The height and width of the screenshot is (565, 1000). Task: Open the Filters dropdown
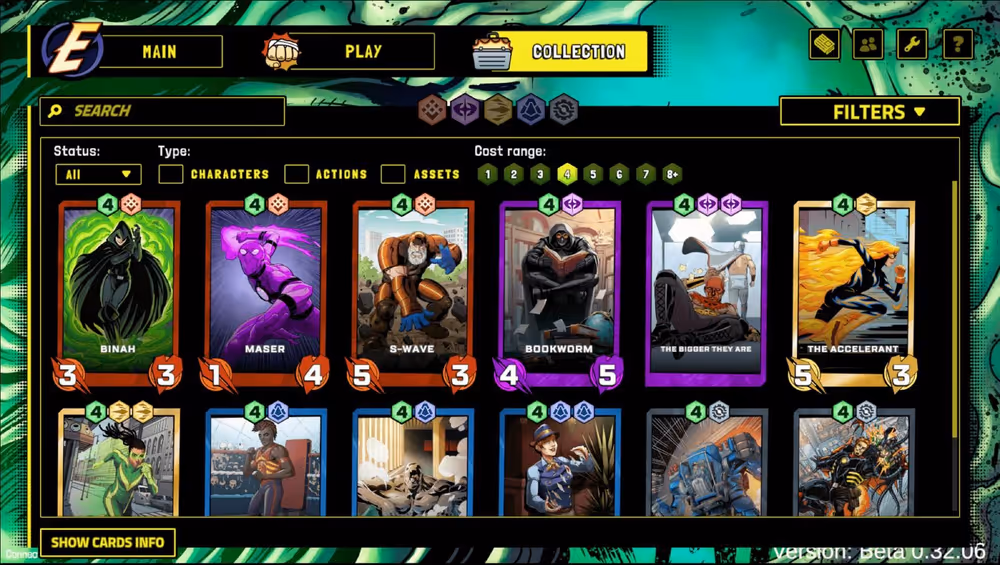(869, 112)
